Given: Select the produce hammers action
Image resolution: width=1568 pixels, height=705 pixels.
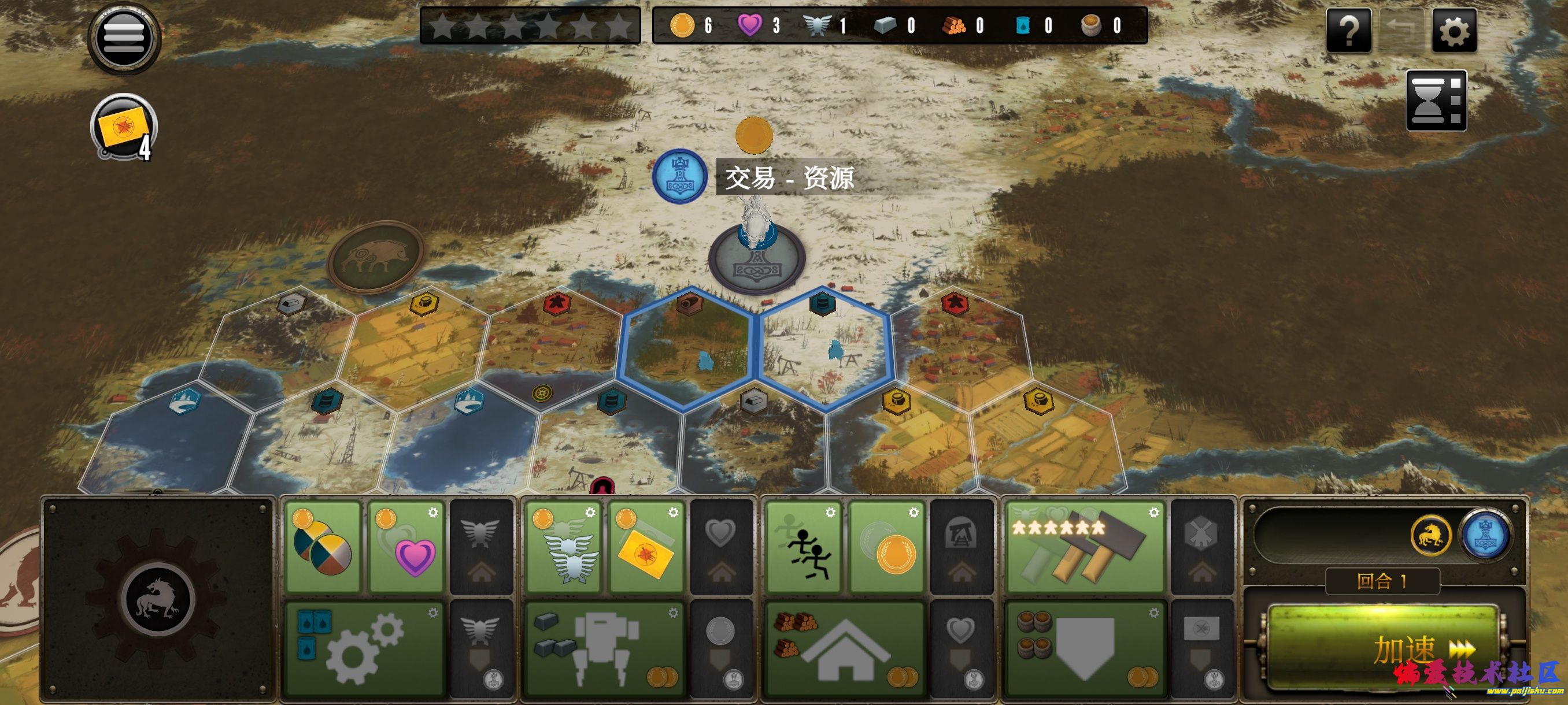Looking at the screenshot, I should pos(1085,546).
